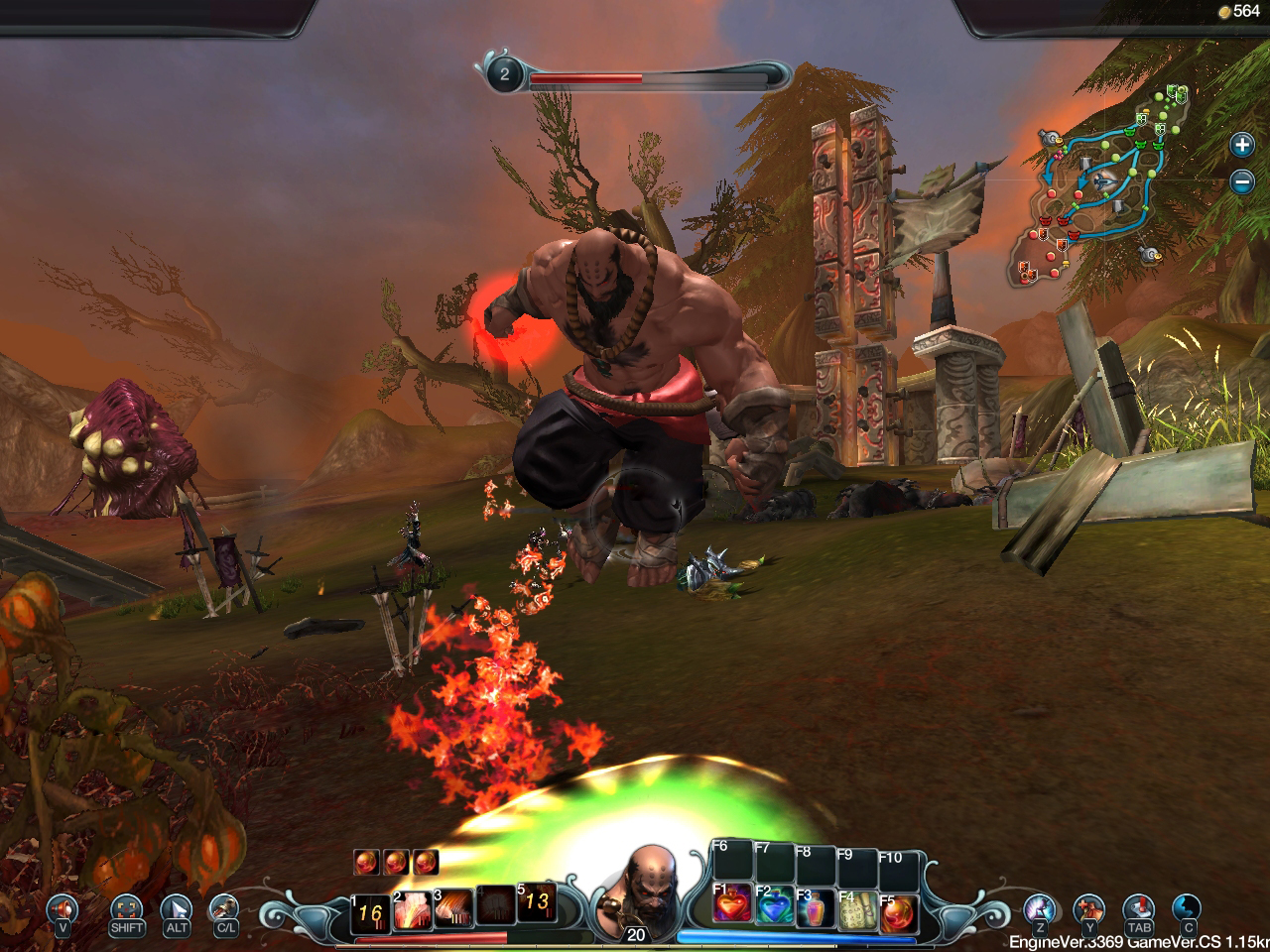Image resolution: width=1270 pixels, height=952 pixels.
Task: Toggle the cursor mode icon above ALT
Action: point(177,906)
